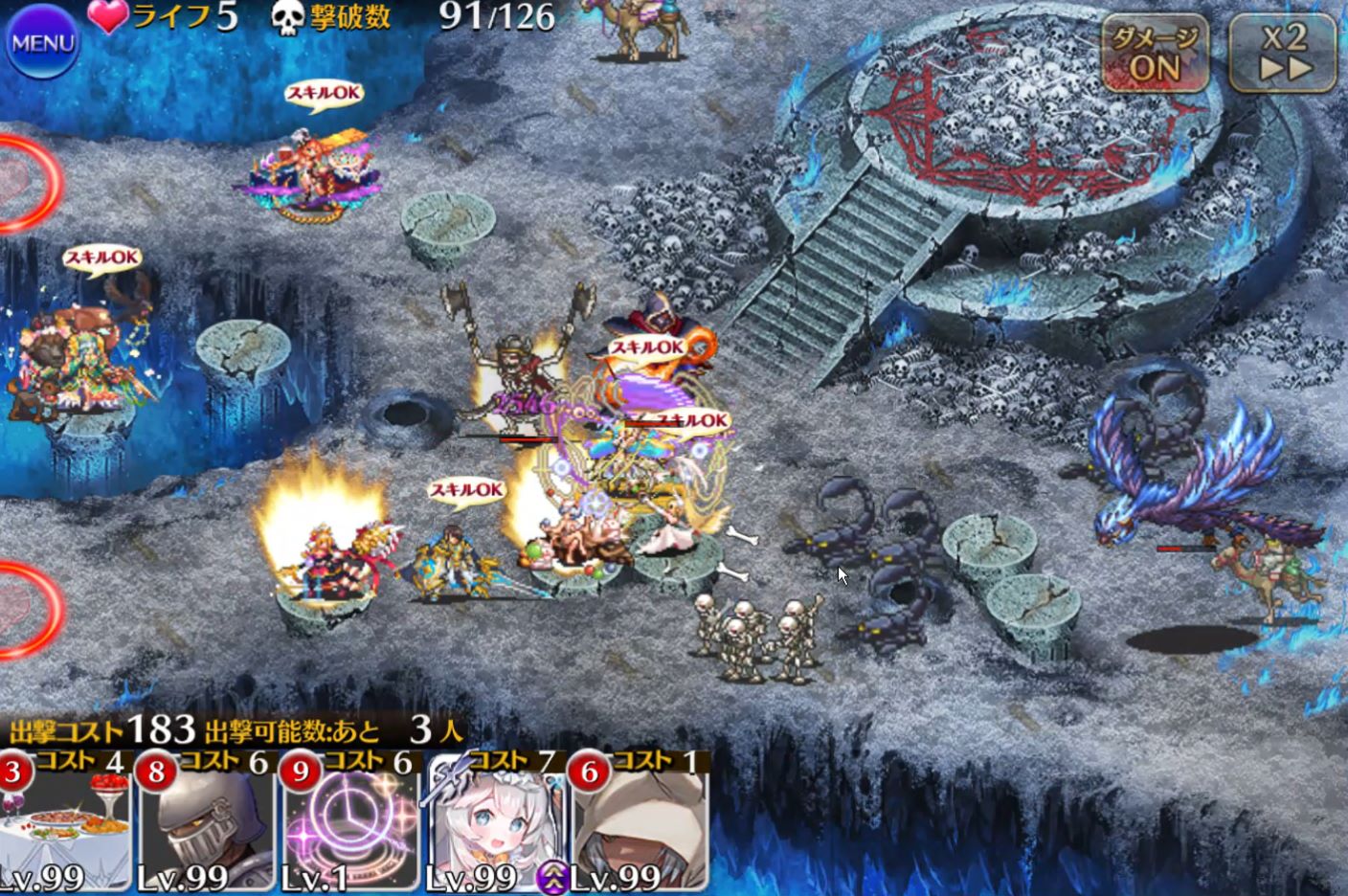Switch the x2 game speed button
The width and height of the screenshot is (1348, 896).
[x=1284, y=53]
